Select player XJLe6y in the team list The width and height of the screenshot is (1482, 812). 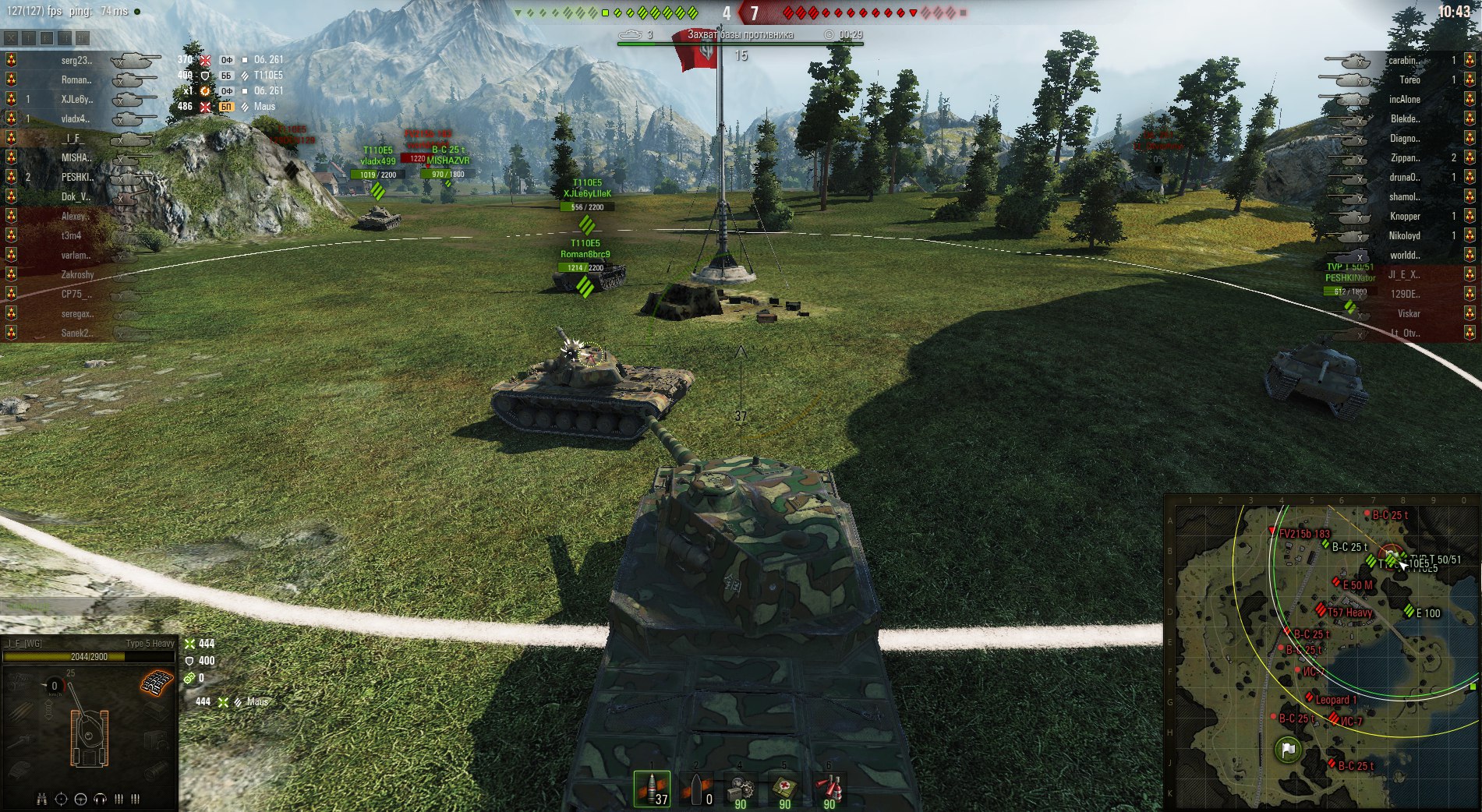coord(76,99)
